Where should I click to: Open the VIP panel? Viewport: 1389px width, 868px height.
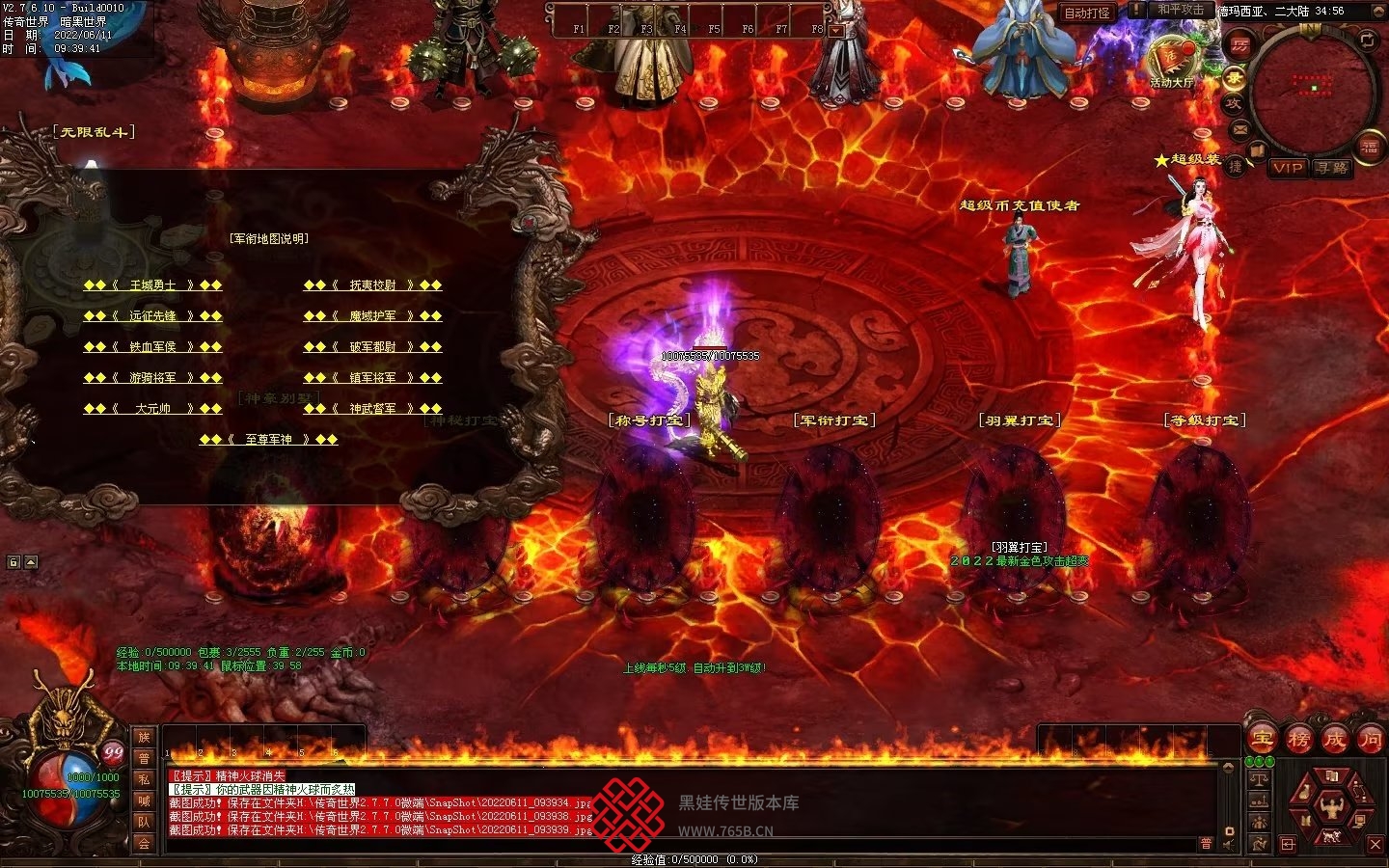tap(1288, 168)
